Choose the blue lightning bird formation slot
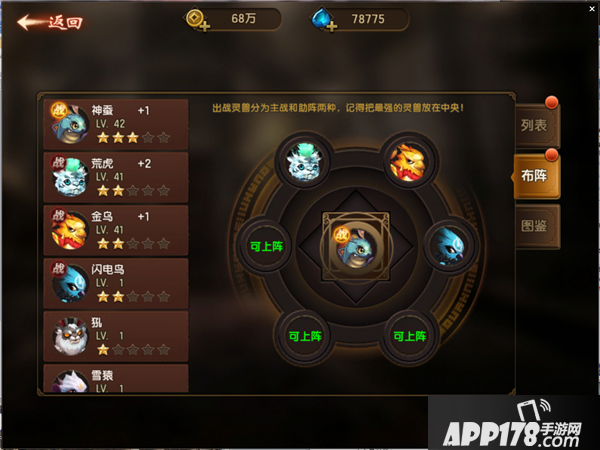The height and width of the screenshot is (450, 600). click(448, 243)
